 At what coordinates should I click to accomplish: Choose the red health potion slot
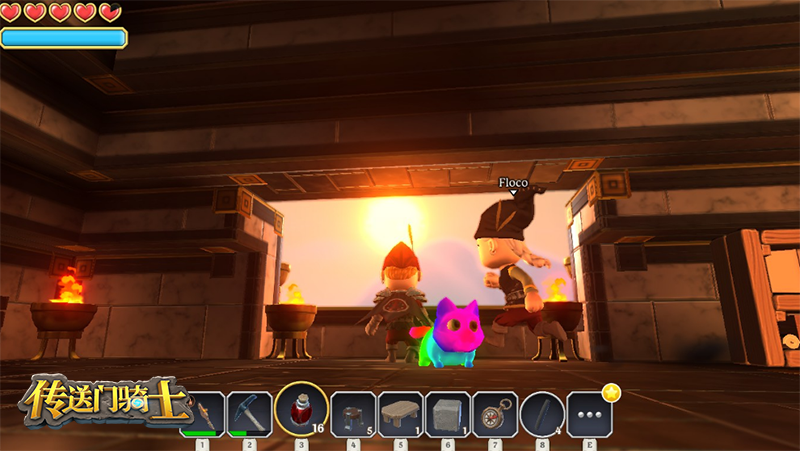[300, 411]
